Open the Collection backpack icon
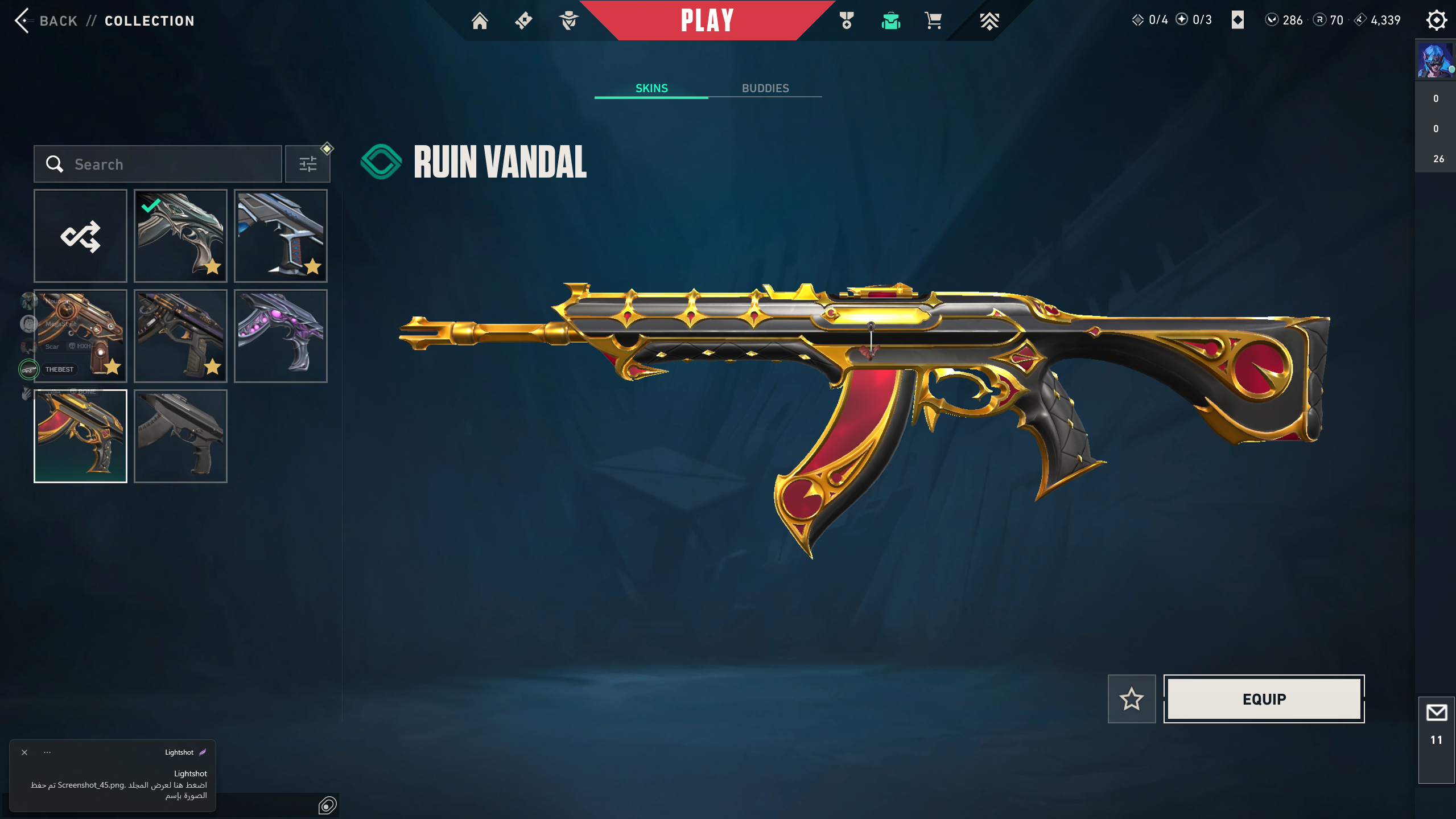This screenshot has height=819, width=1456. click(x=890, y=21)
